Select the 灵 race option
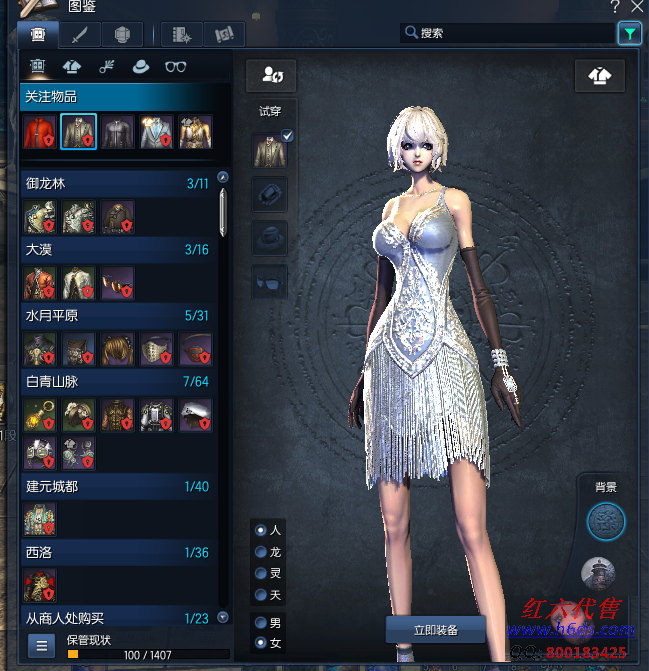649x671 pixels. (262, 573)
